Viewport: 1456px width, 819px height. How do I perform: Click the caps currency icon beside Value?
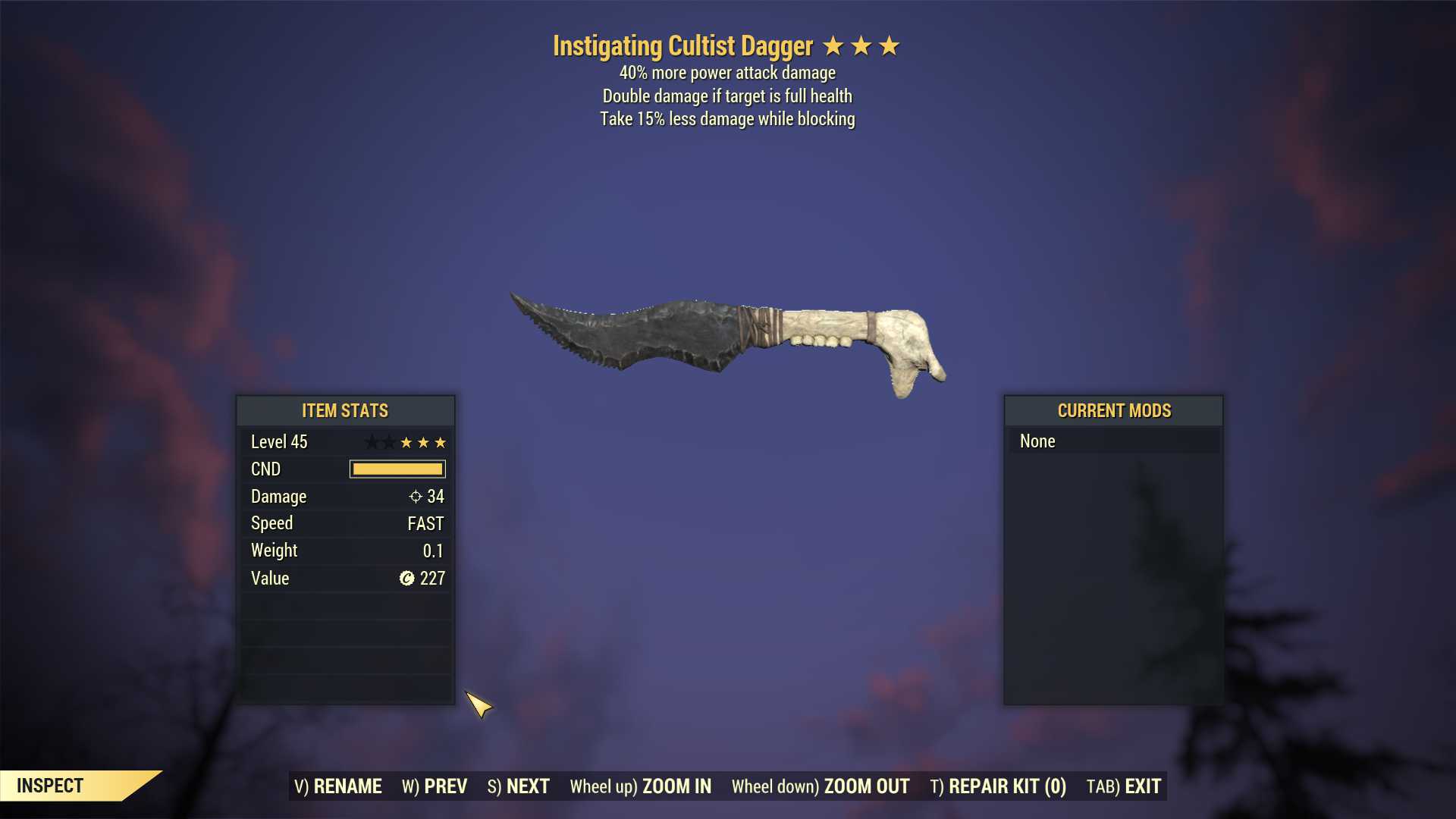407,578
